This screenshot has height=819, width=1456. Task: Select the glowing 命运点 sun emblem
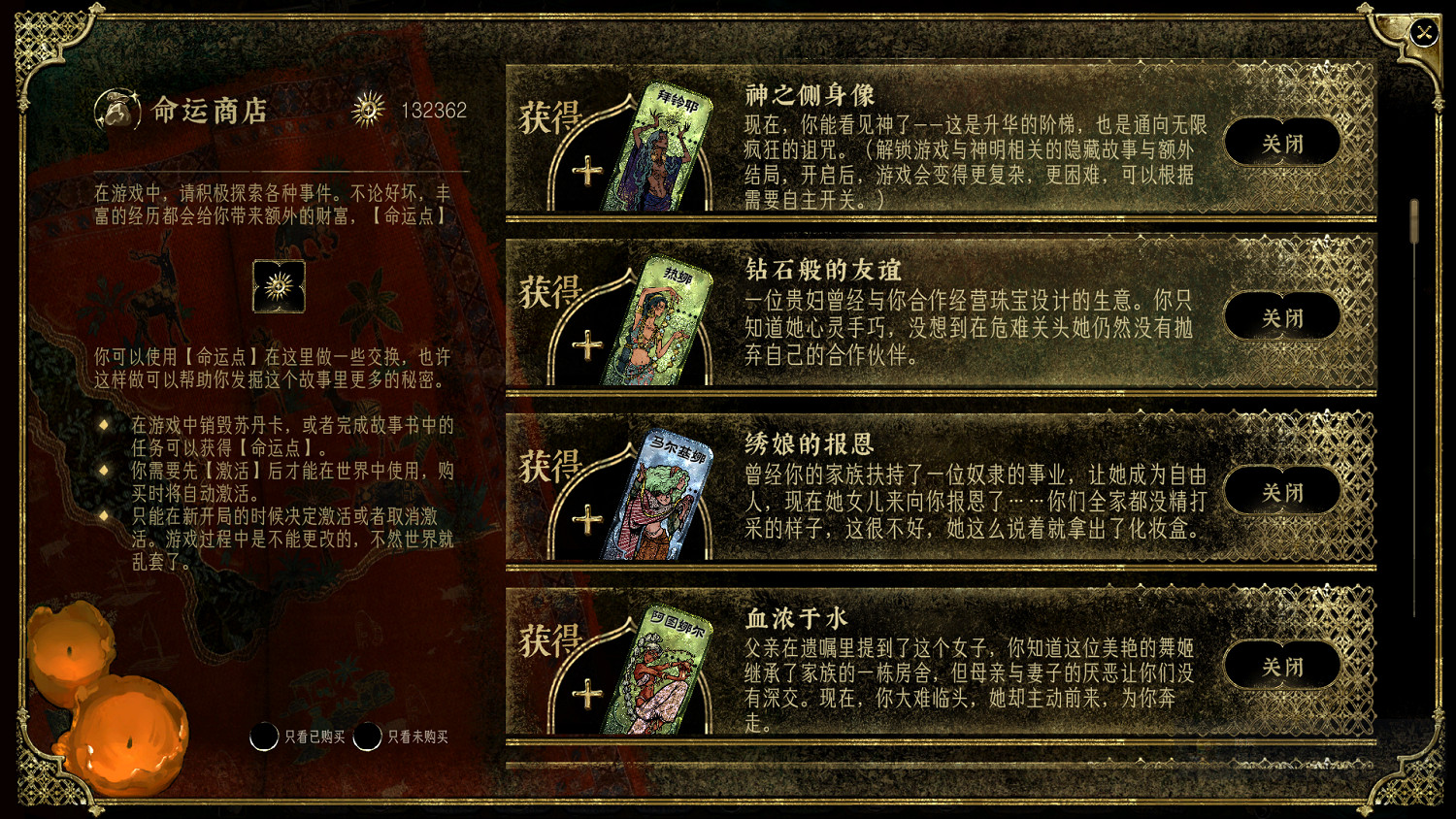[x=280, y=287]
